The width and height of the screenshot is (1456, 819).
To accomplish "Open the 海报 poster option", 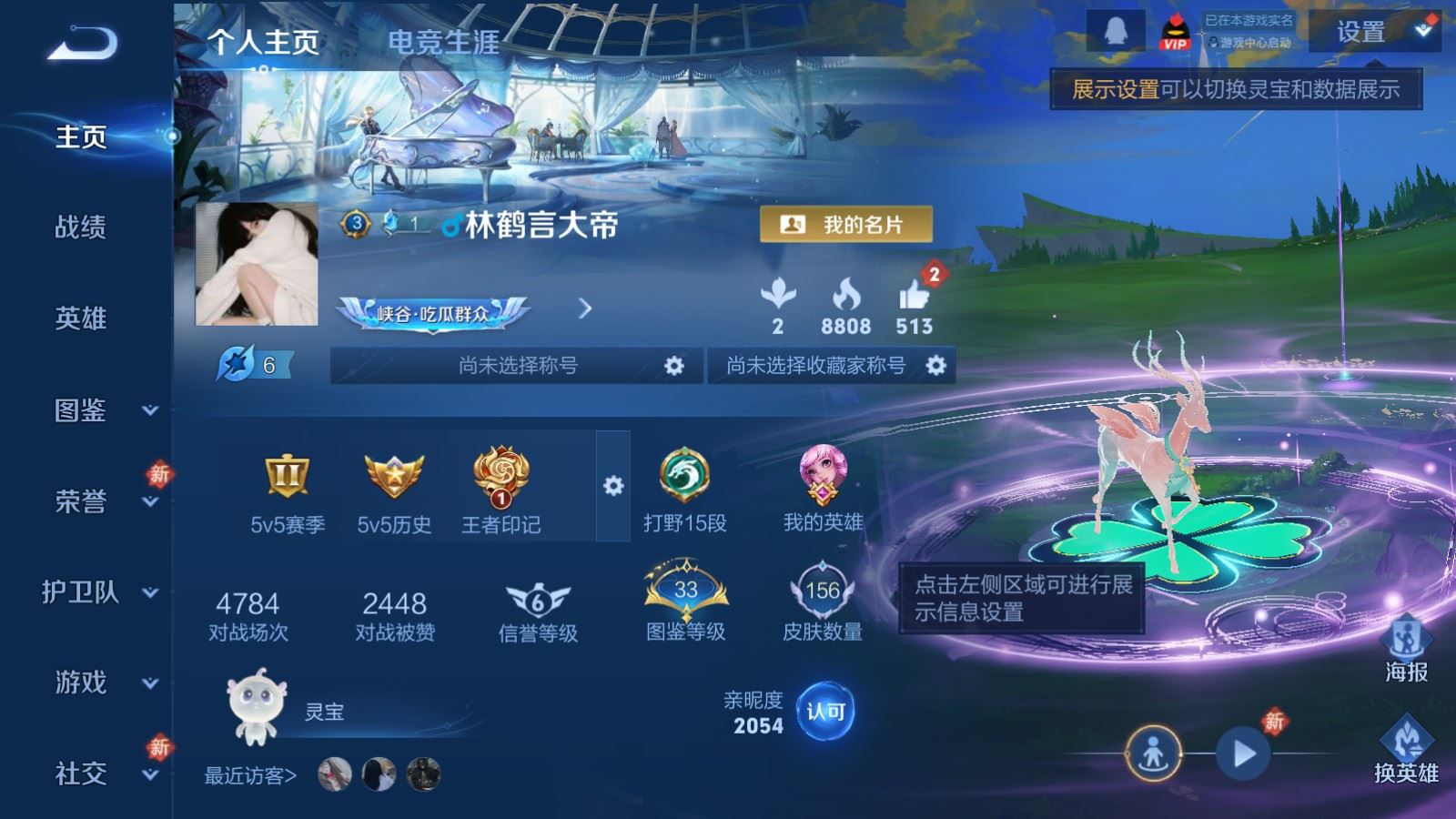I will (1406, 650).
